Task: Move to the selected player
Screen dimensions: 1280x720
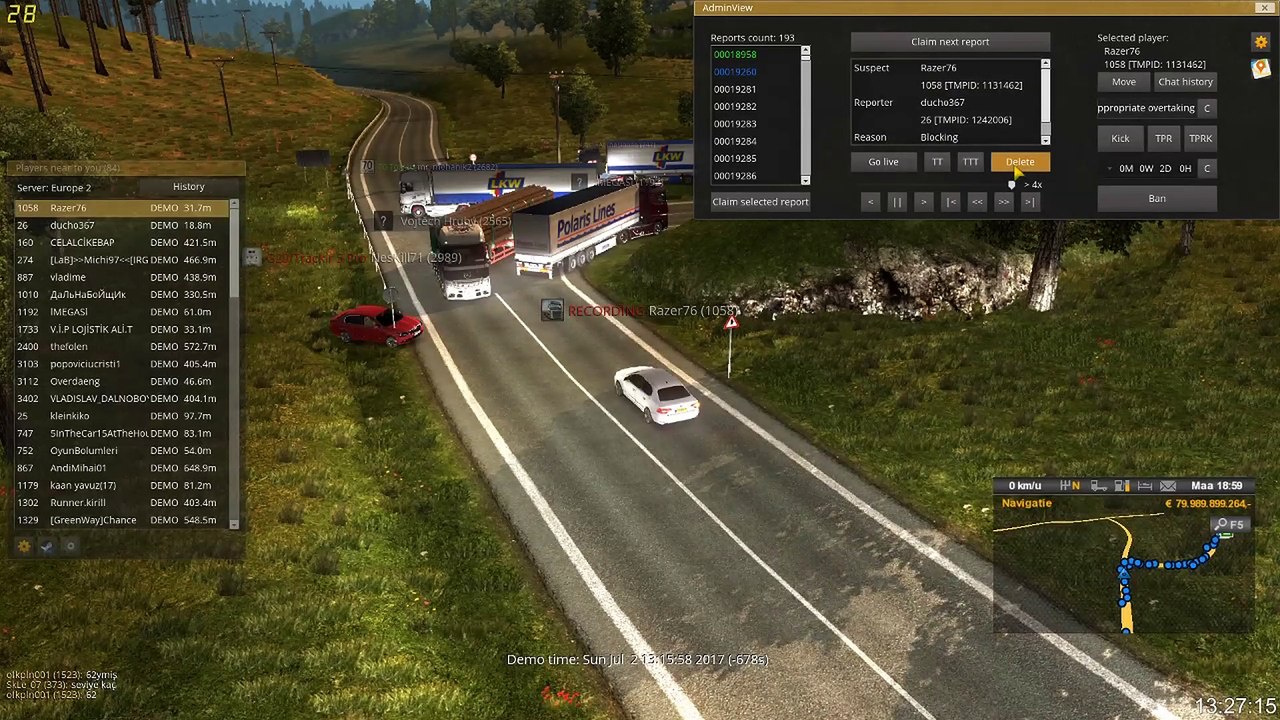Action: click(1124, 82)
